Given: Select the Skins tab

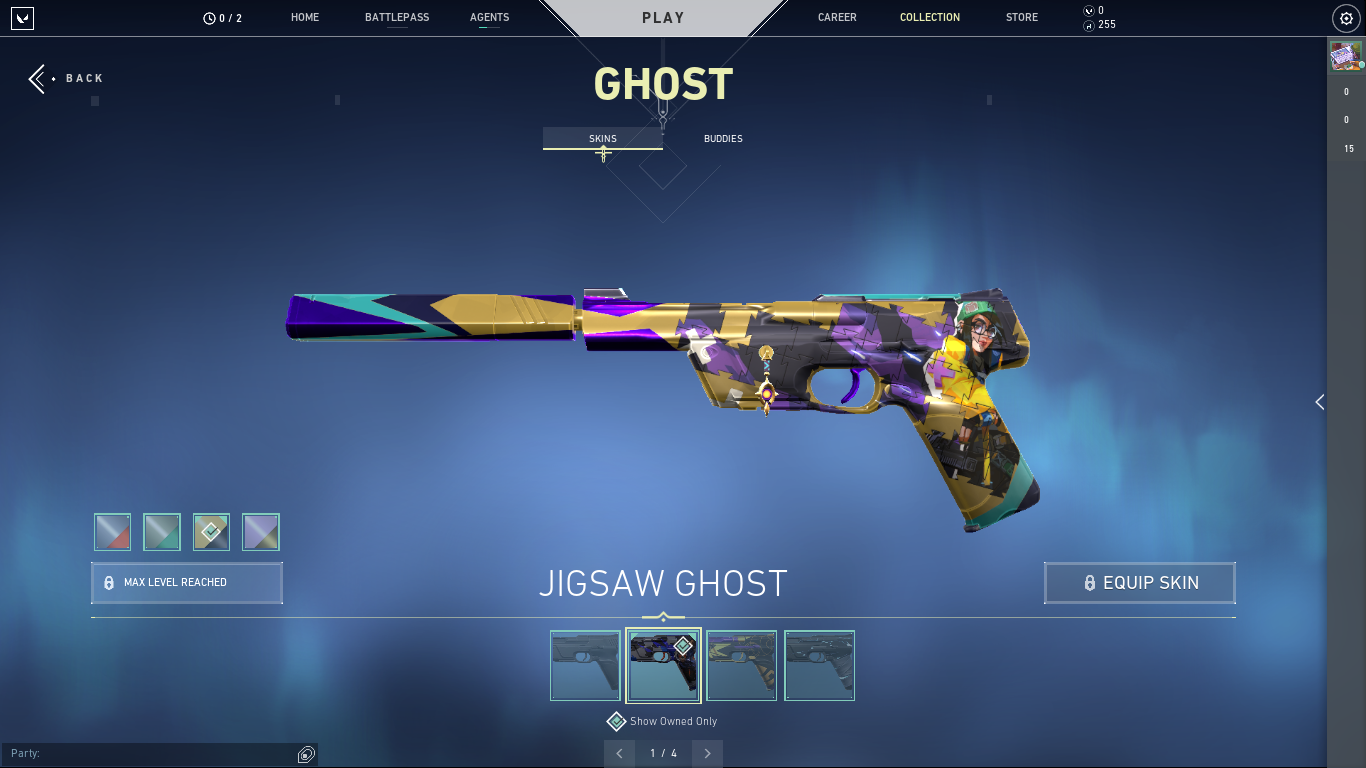Looking at the screenshot, I should 602,139.
